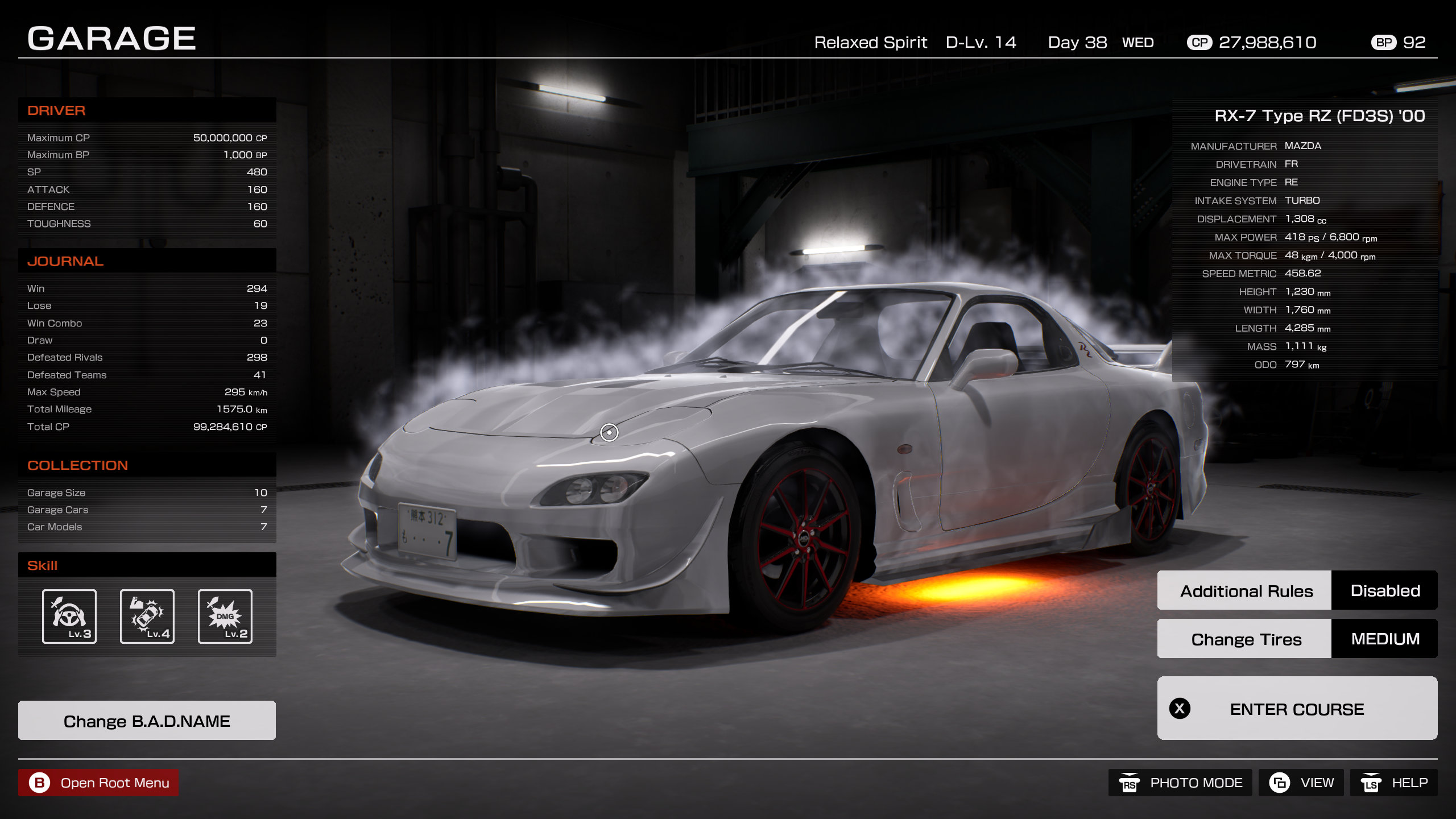Enter the course from the garage
Viewport: 1456px width, 819px height.
[1297, 709]
